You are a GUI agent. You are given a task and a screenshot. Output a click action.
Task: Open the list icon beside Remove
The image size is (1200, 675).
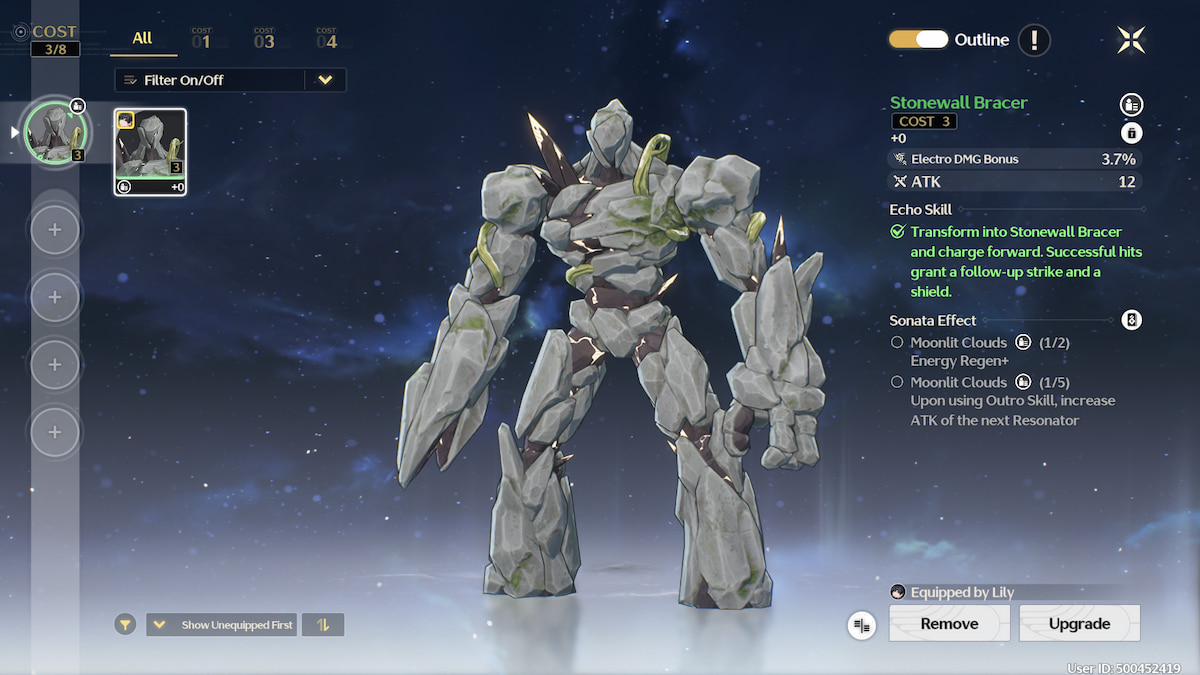point(862,625)
